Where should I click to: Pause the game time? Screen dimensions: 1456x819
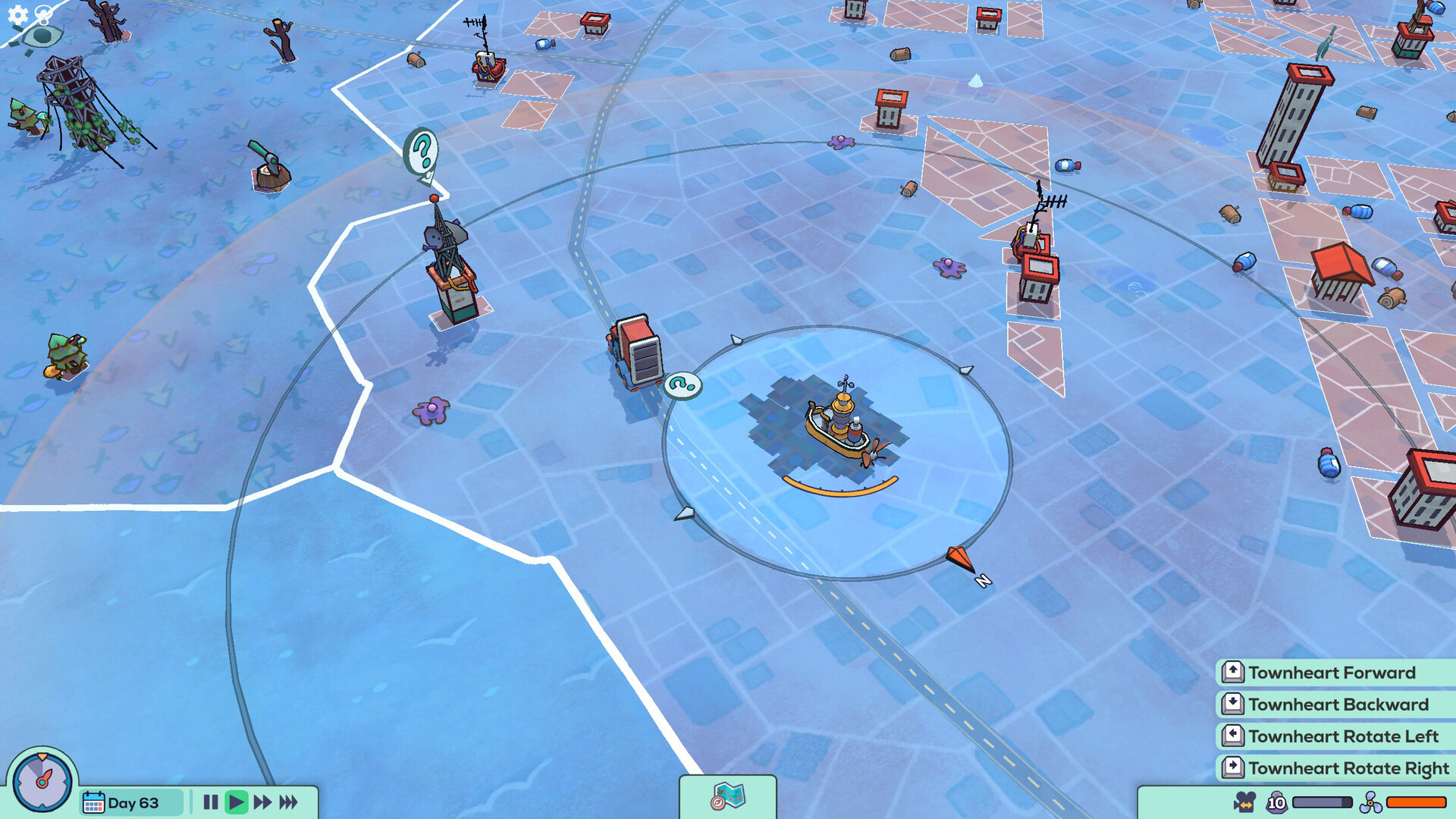point(211,802)
